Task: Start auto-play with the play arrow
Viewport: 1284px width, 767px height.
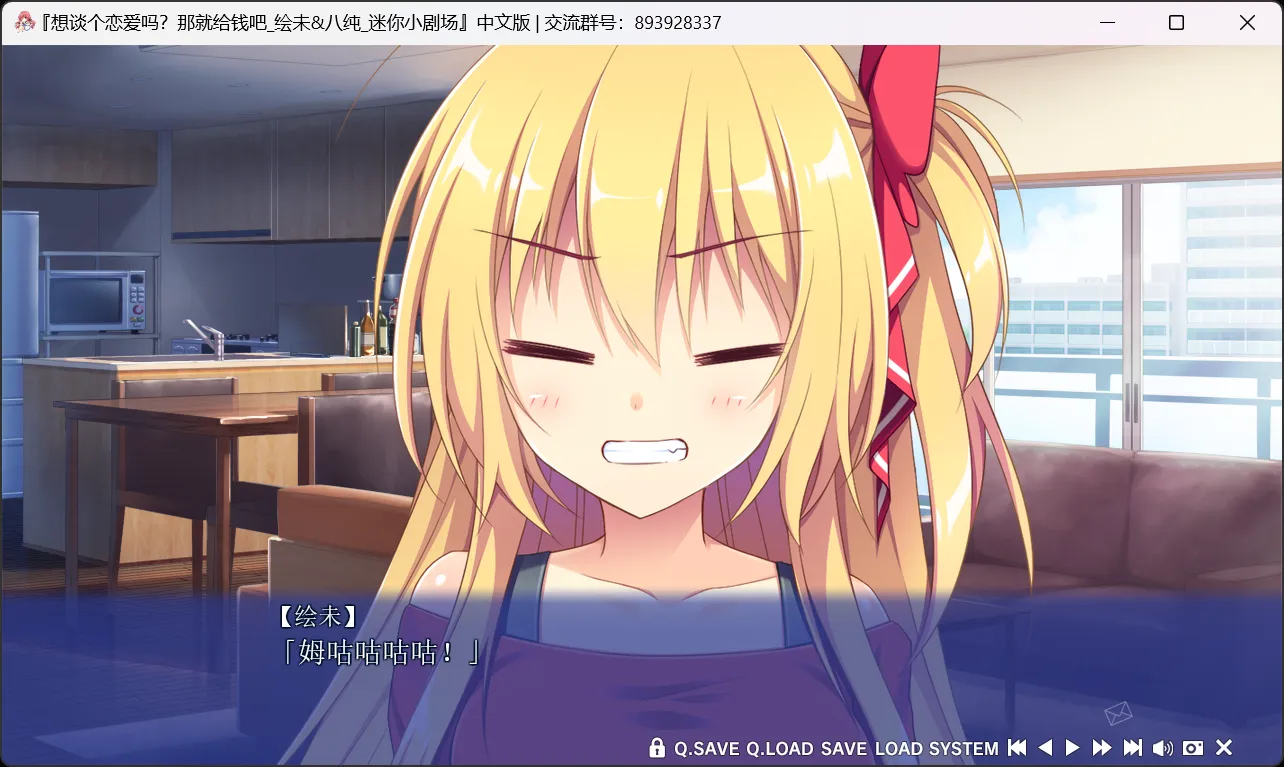Action: coord(1073,748)
